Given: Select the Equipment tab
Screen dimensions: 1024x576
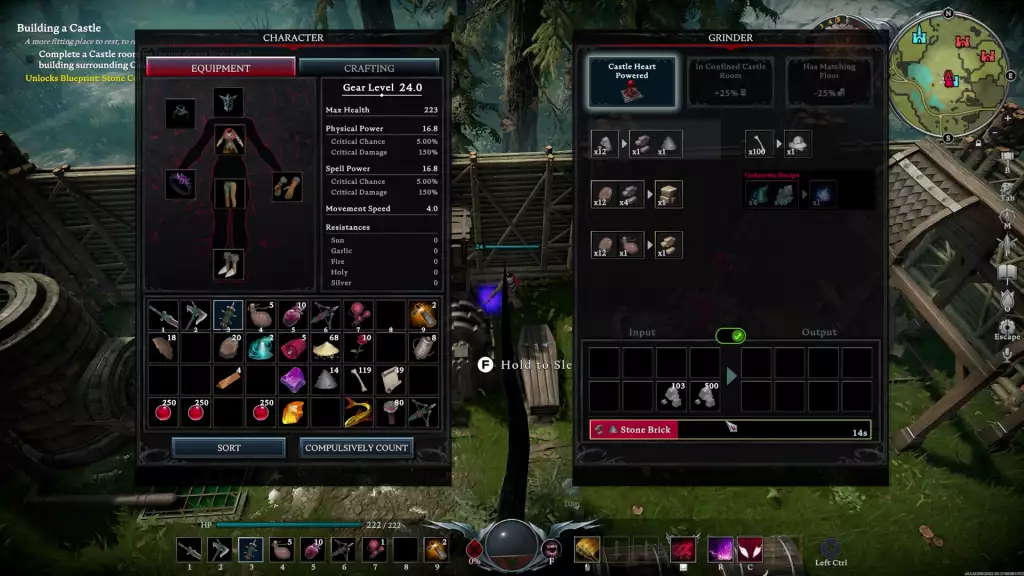Looking at the screenshot, I should point(221,67).
